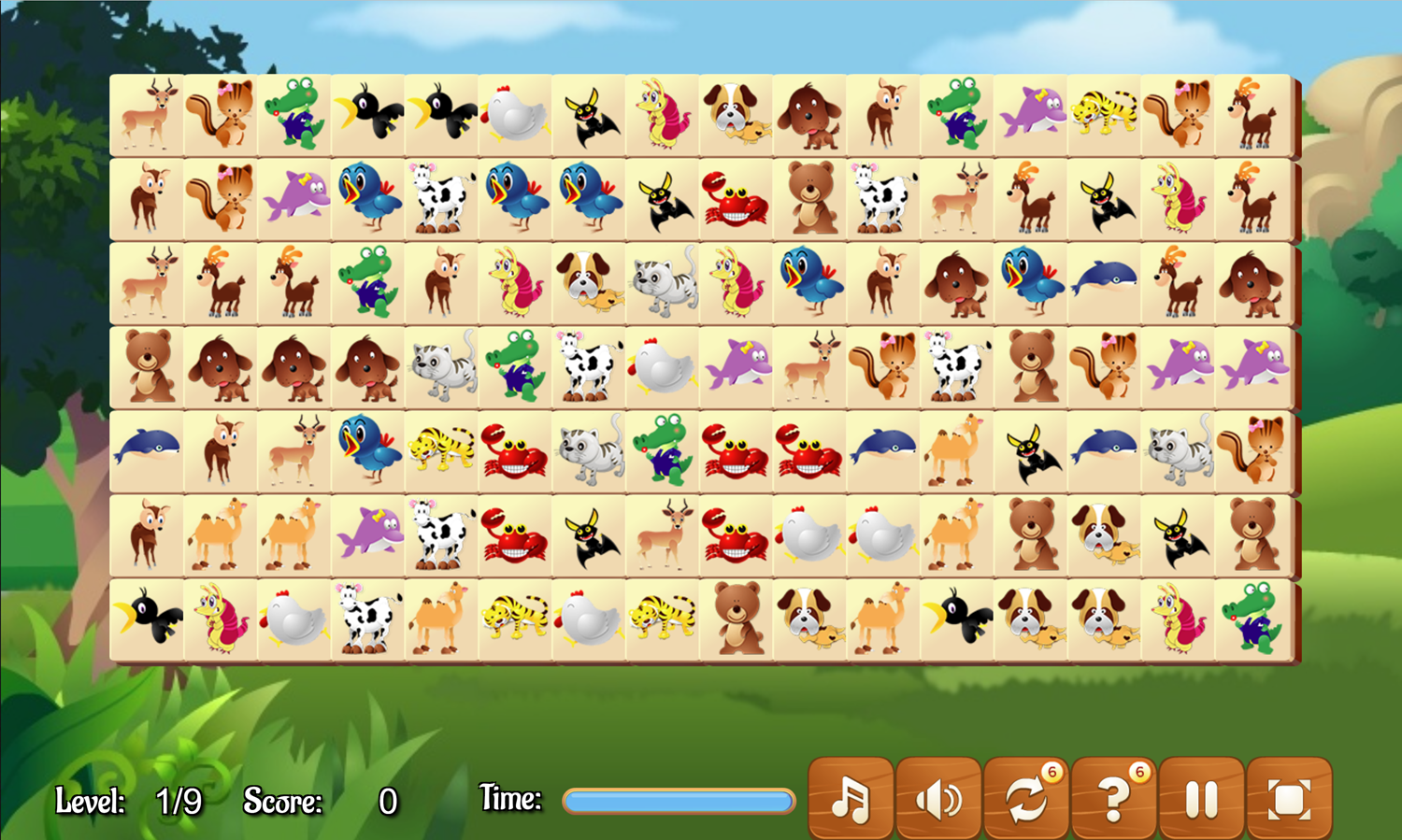Select a white chicken tile in the bottom row
1402x840 pixels.
point(293,619)
